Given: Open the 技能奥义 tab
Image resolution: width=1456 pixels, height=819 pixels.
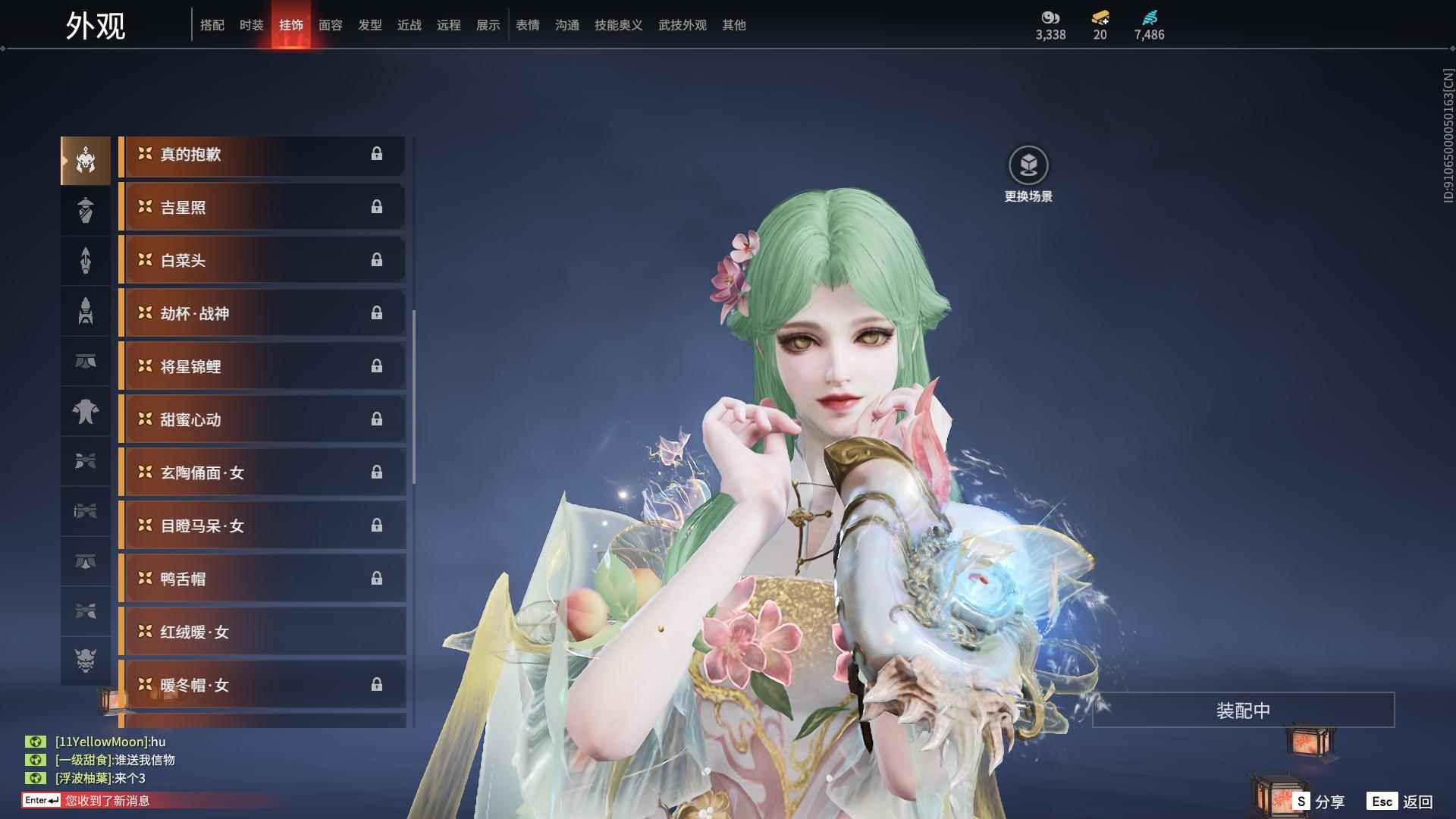Looking at the screenshot, I should pyautogui.click(x=618, y=25).
